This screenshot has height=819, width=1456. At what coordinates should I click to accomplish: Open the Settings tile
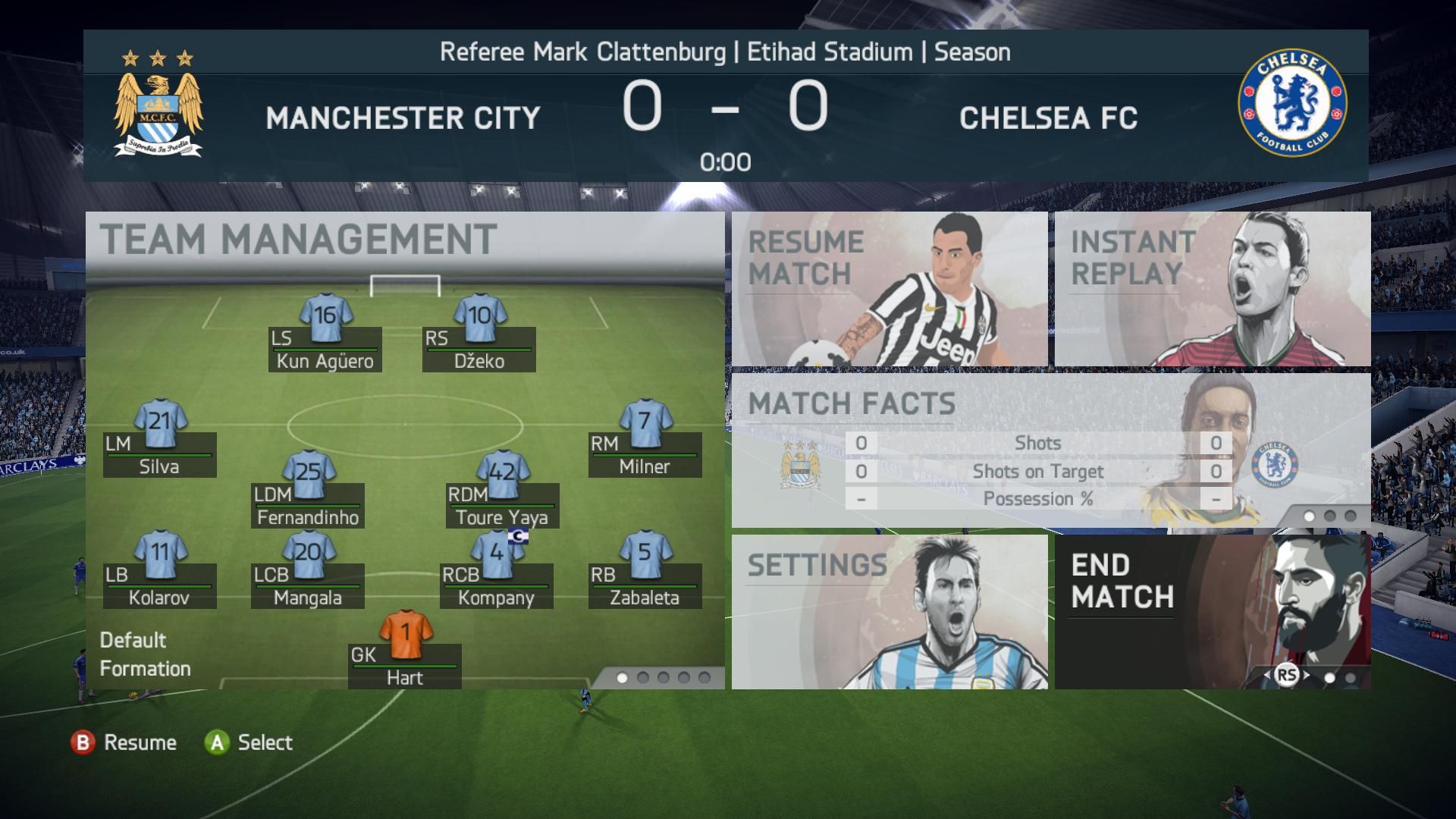[889, 611]
